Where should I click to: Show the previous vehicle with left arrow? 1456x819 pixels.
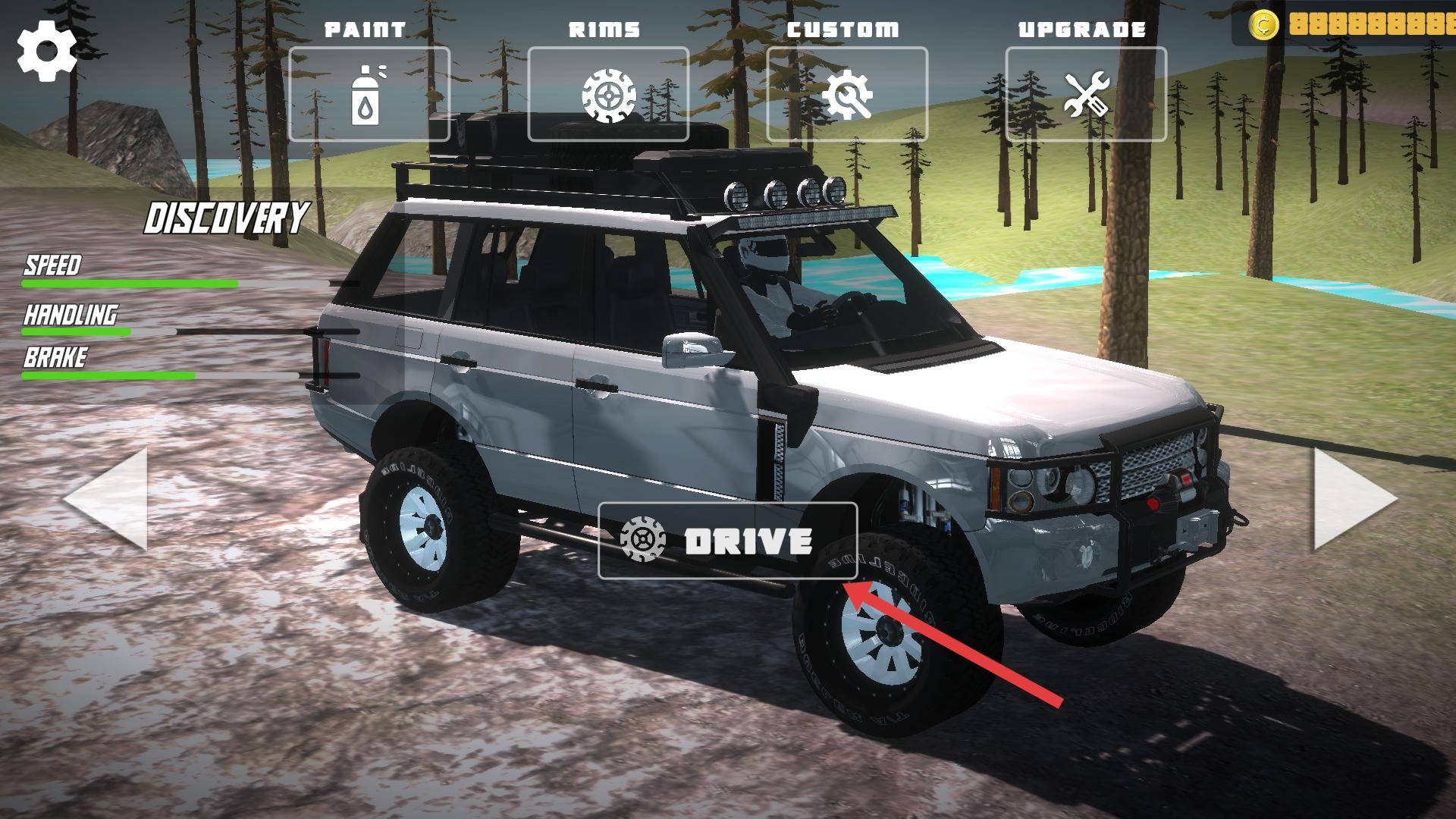[106, 499]
